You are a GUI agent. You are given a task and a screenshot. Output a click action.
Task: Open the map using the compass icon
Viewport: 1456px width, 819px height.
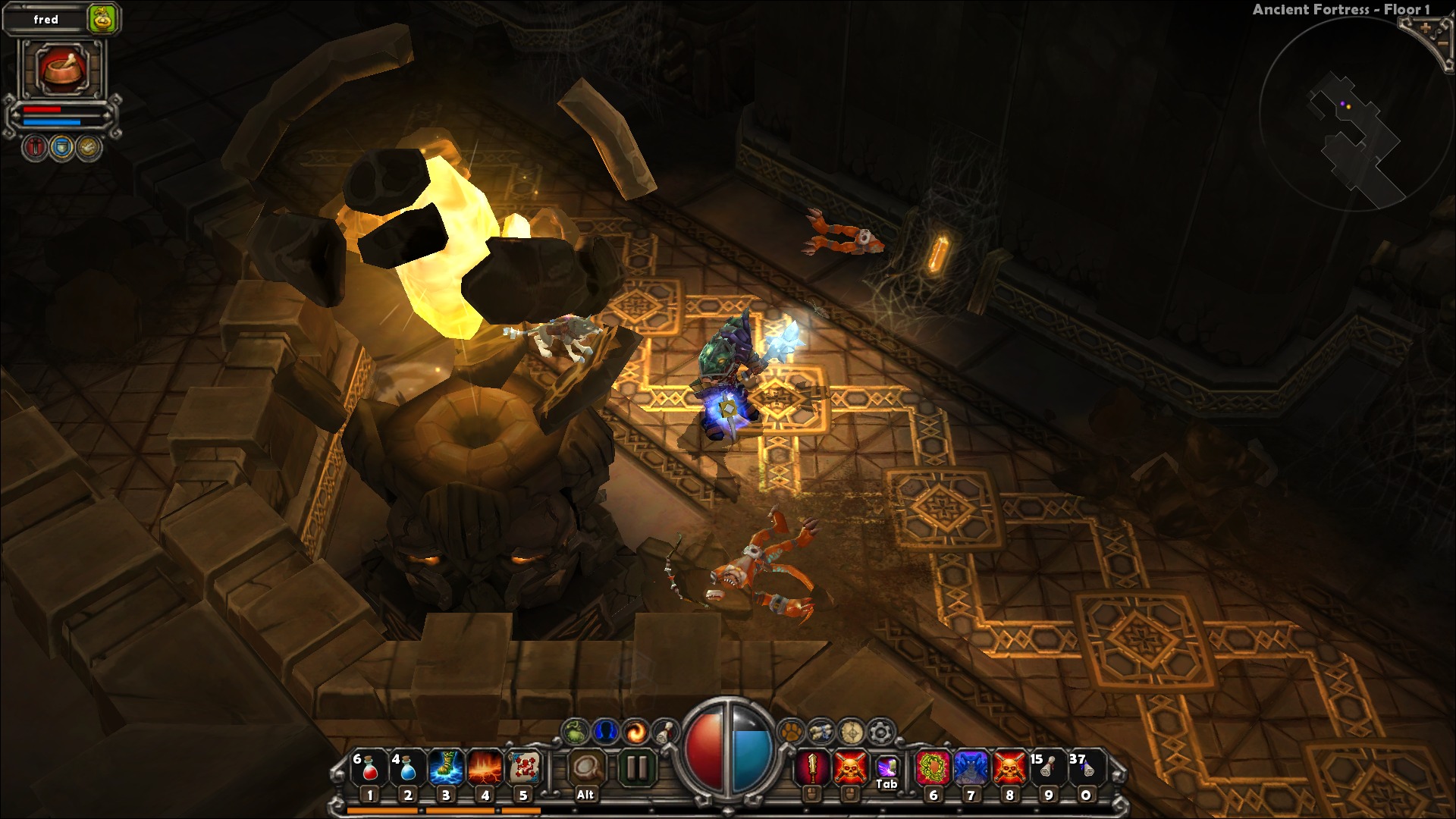tap(851, 732)
